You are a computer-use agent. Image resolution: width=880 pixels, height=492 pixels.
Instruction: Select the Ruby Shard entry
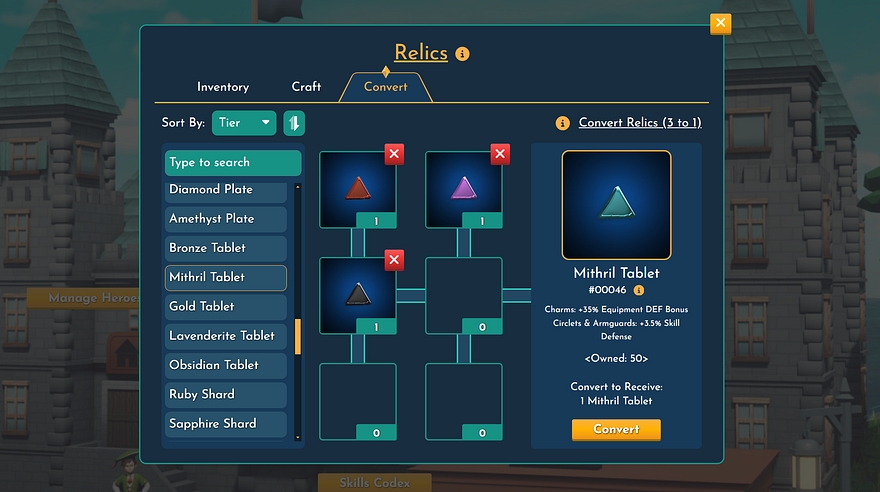coord(226,394)
